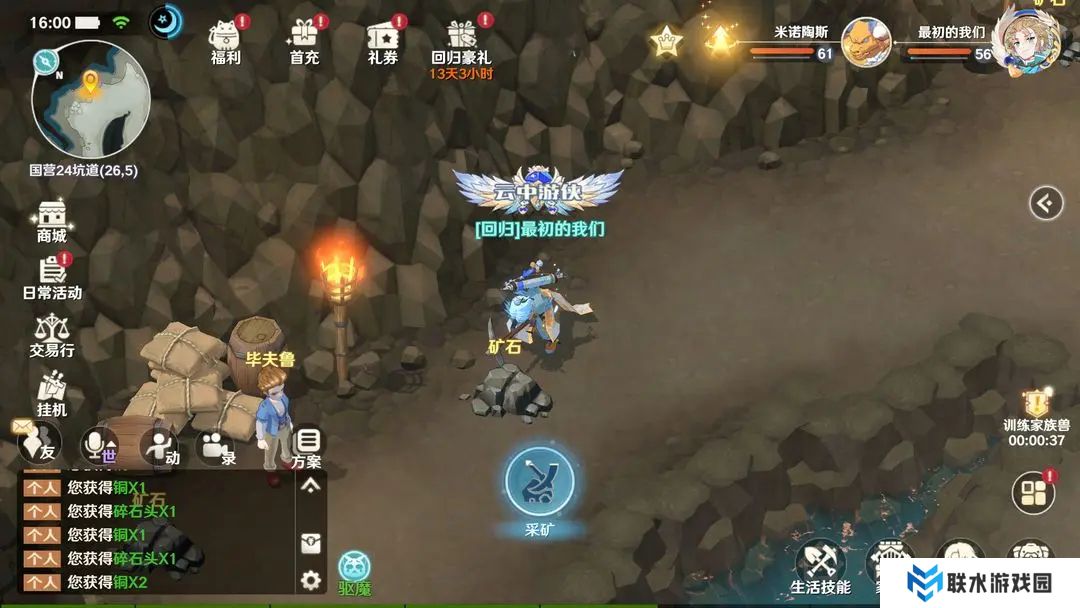This screenshot has height=608, width=1080.
Task: Expand the chat log upward arrow
Action: coord(311,485)
